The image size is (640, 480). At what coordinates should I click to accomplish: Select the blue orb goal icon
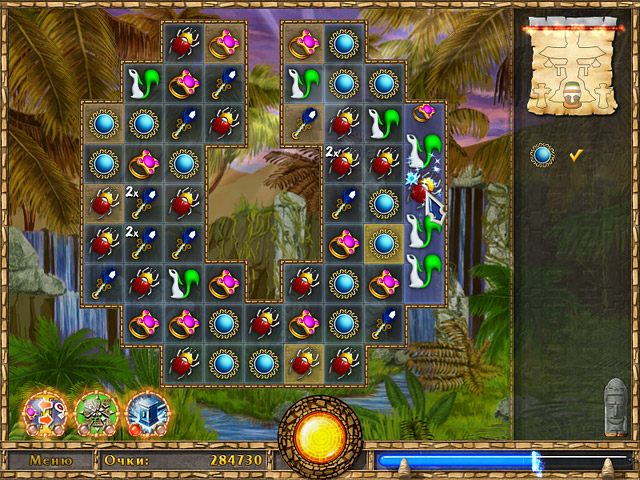(x=542, y=155)
